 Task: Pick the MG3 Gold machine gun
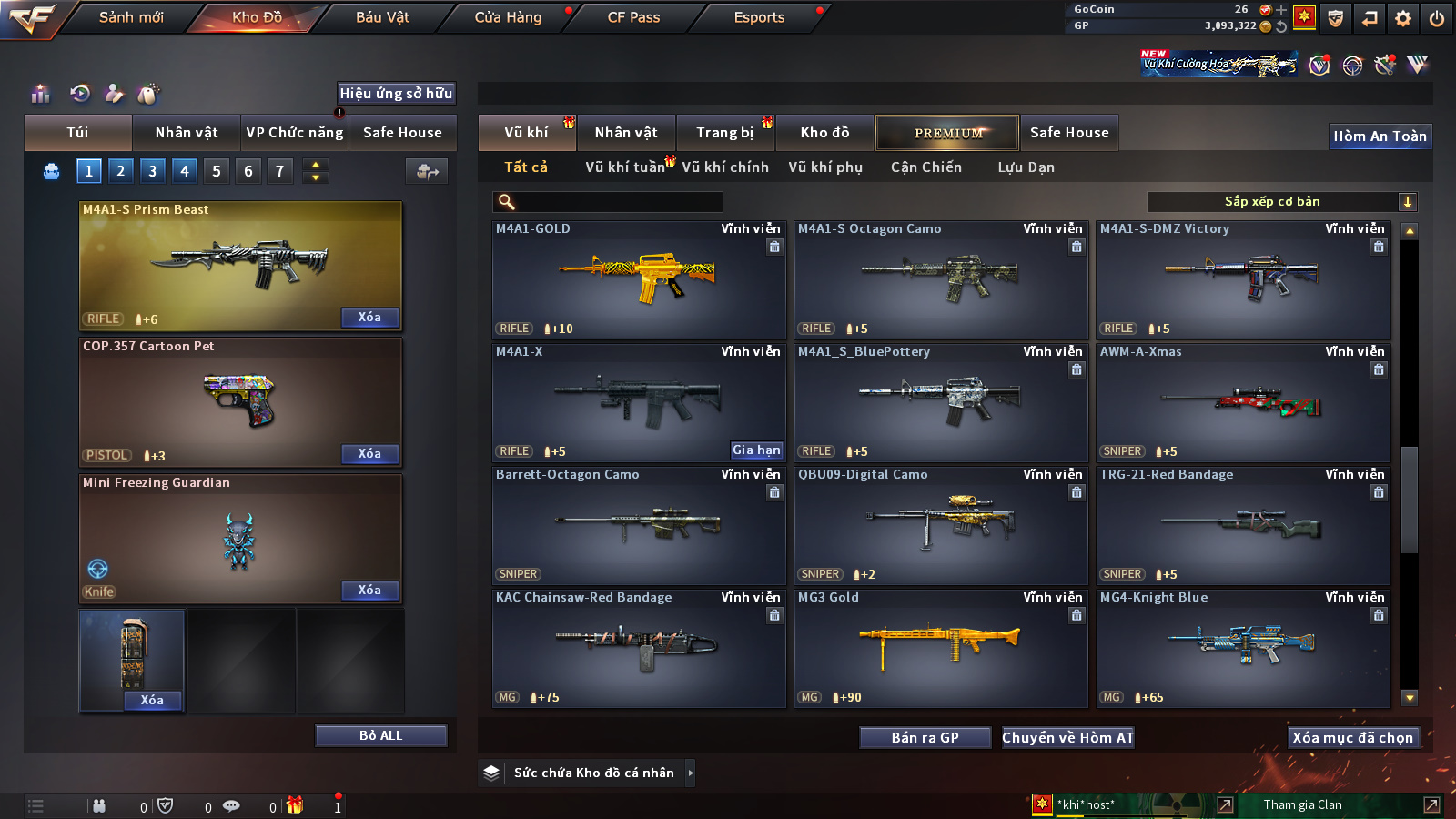(x=941, y=649)
